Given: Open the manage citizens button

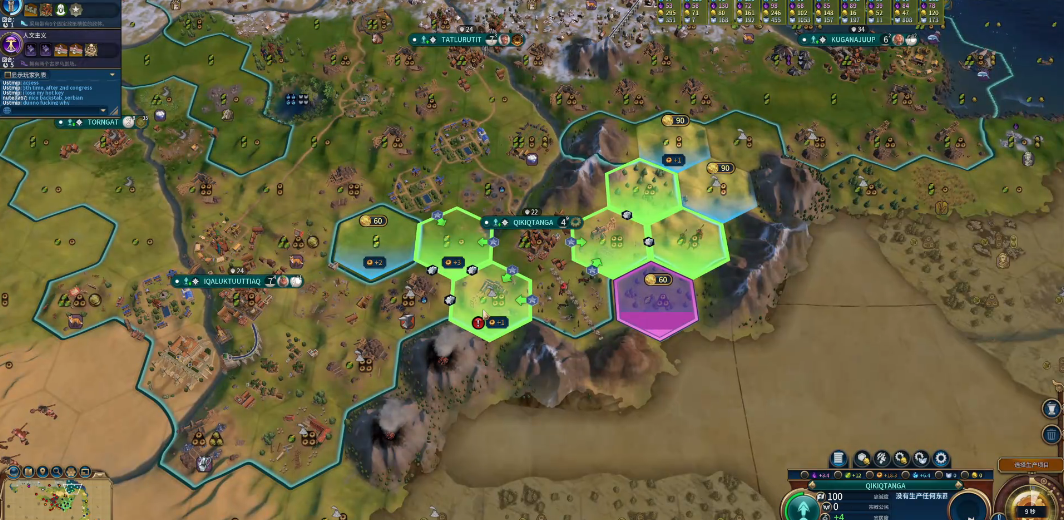Looking at the screenshot, I should pos(883,458).
